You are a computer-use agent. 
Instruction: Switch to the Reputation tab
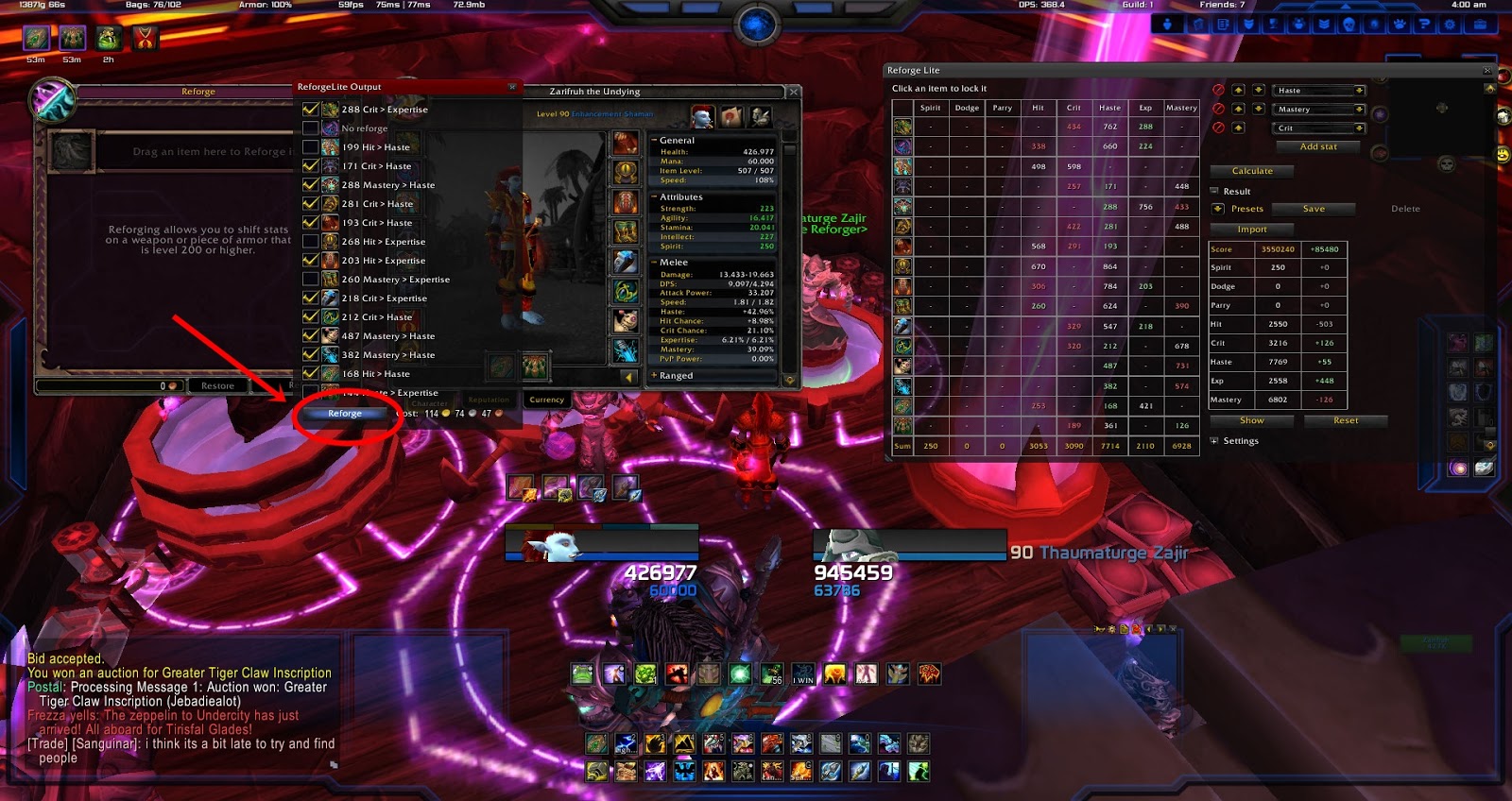(x=488, y=399)
